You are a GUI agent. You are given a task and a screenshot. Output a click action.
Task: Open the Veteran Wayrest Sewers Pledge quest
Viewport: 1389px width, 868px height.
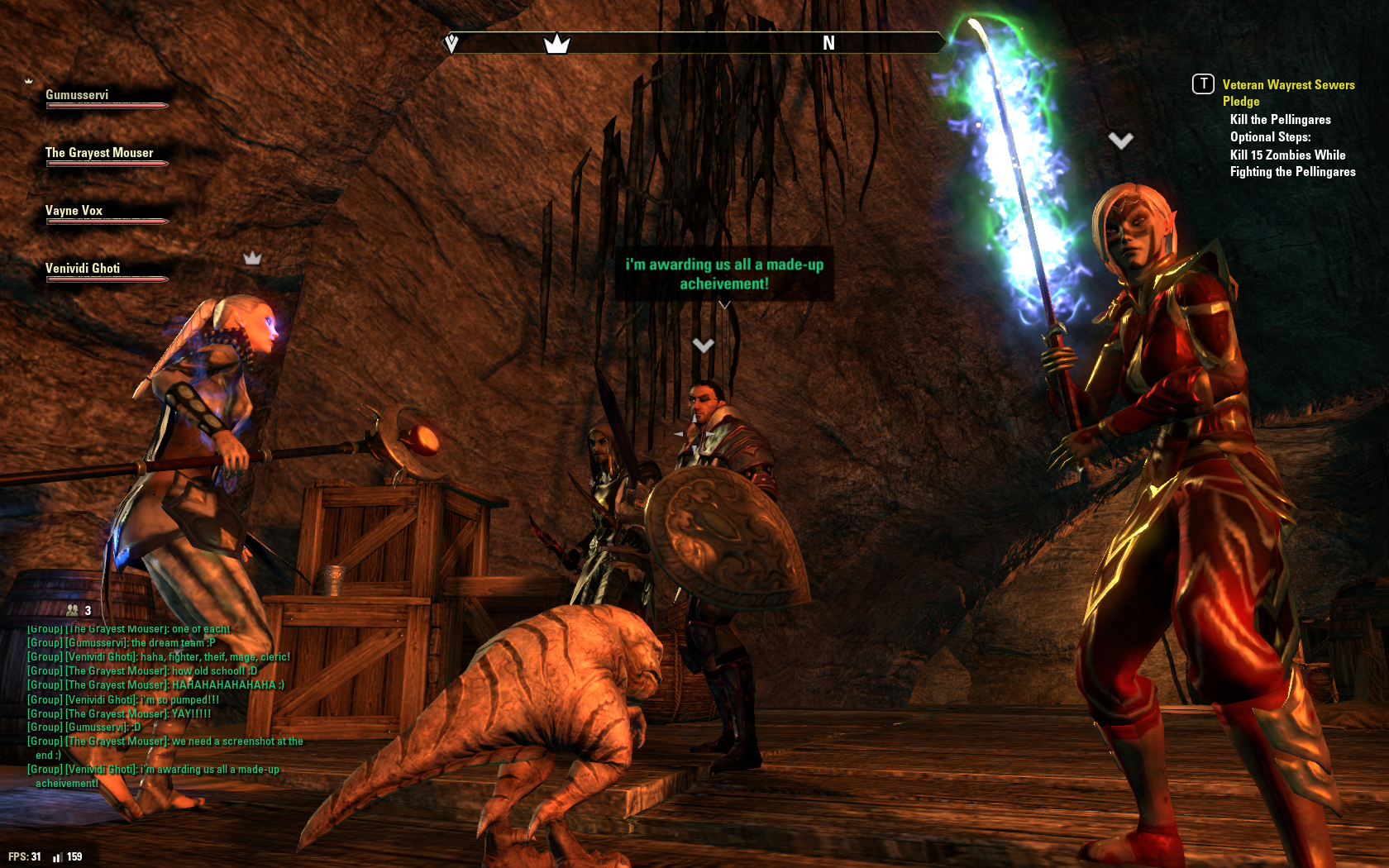tap(1287, 93)
